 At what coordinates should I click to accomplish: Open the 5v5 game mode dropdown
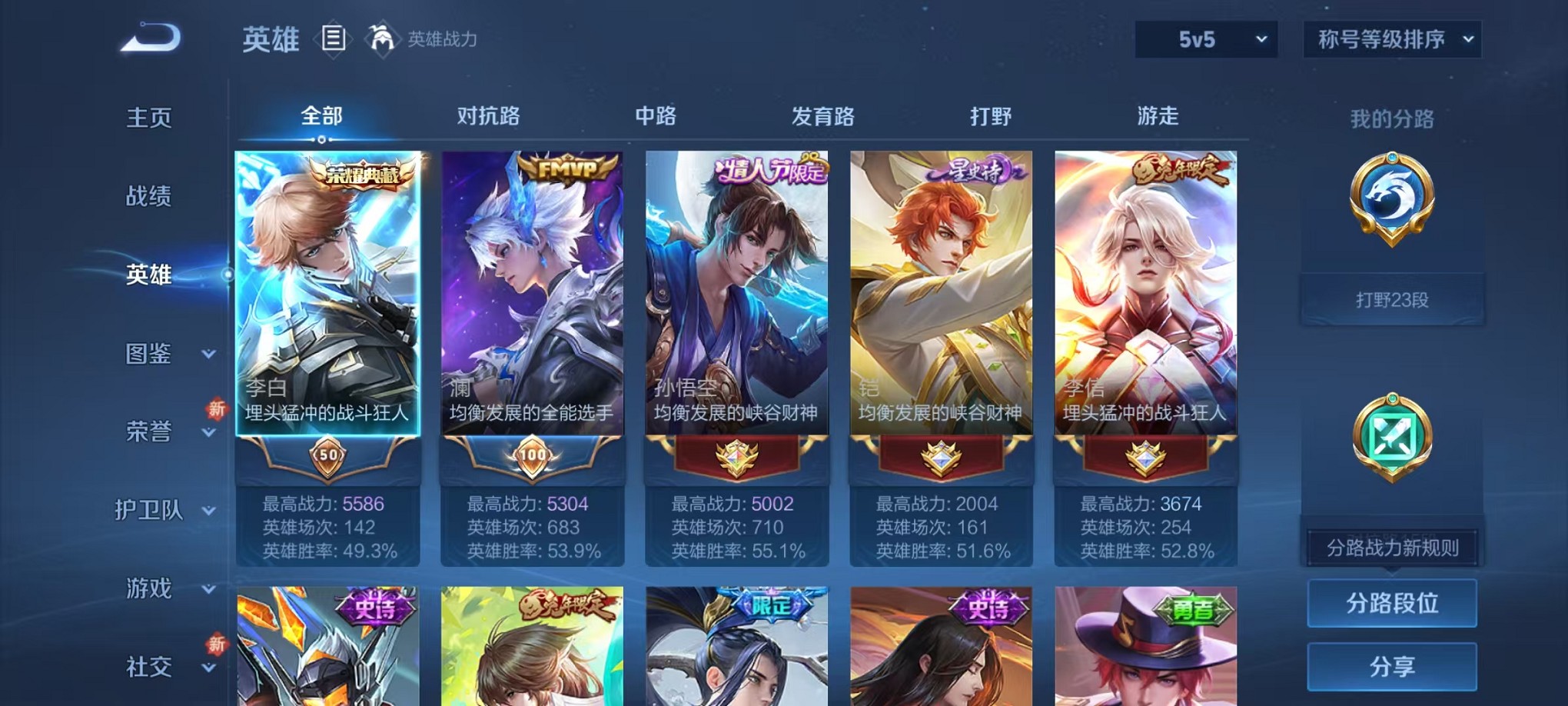(1207, 38)
